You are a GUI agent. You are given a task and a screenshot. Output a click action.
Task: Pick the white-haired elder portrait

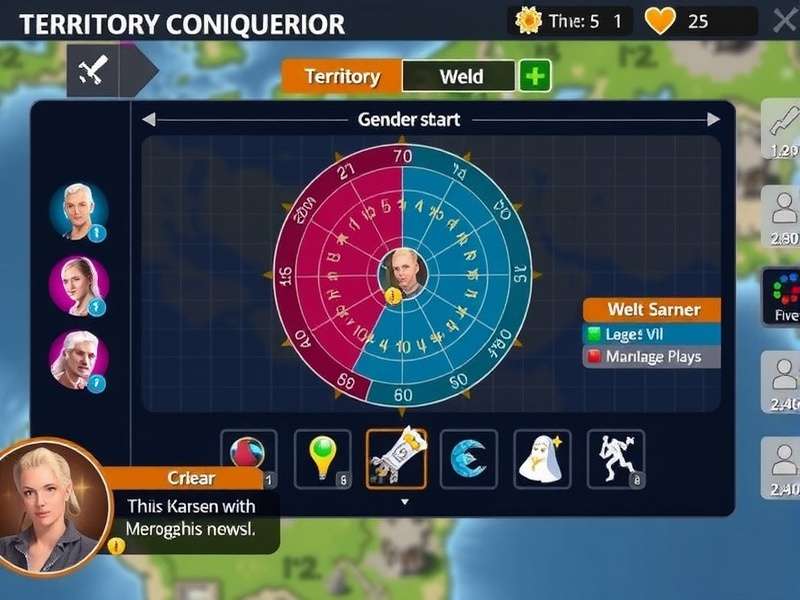(78, 359)
